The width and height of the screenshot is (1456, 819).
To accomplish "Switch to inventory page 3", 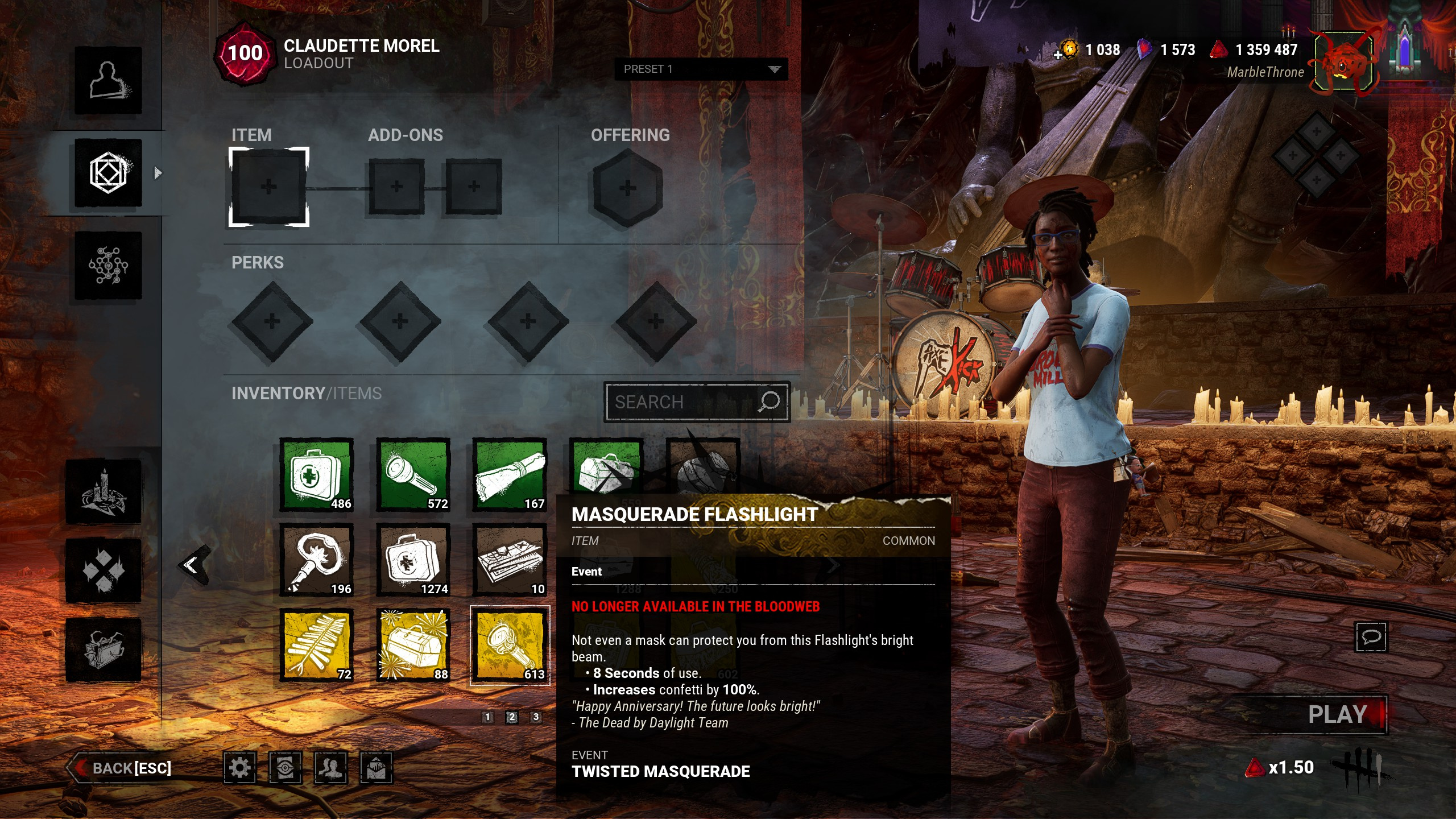I will (x=536, y=717).
